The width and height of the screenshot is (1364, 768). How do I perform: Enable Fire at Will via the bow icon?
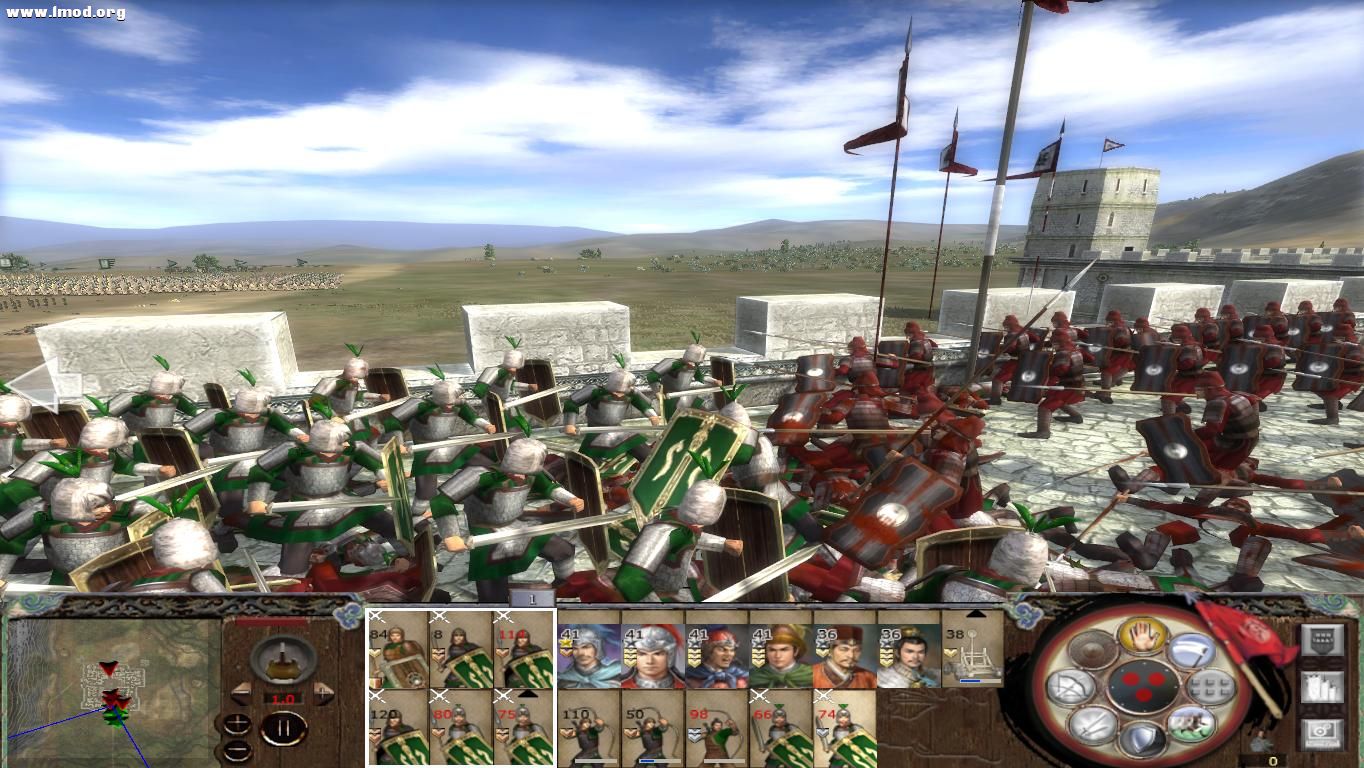[1070, 687]
